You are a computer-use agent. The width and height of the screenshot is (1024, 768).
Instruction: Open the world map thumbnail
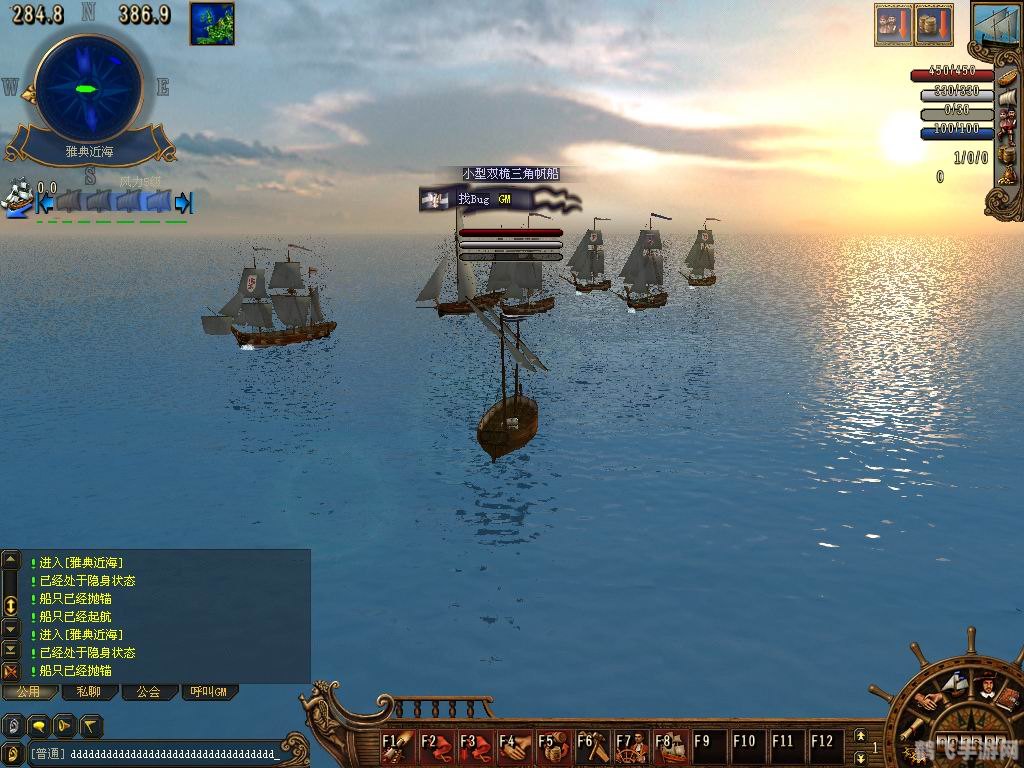tap(212, 23)
